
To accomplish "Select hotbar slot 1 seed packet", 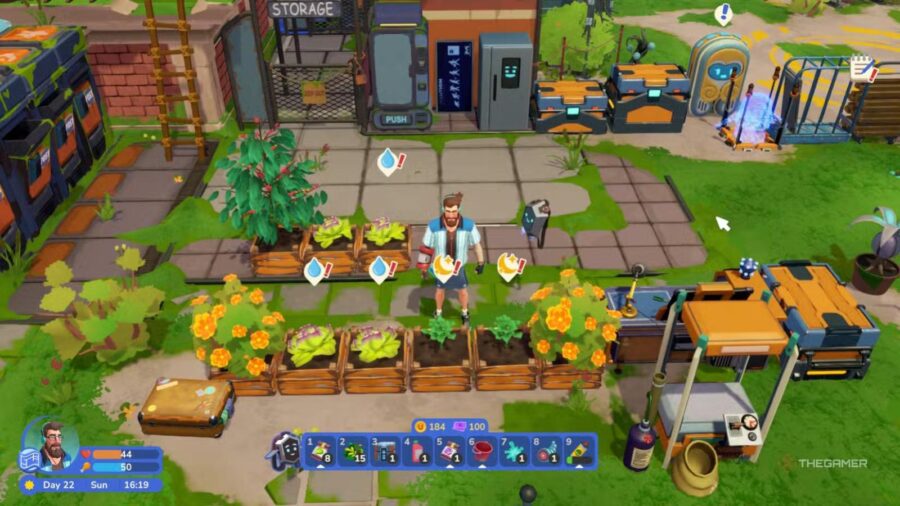I will (320, 451).
